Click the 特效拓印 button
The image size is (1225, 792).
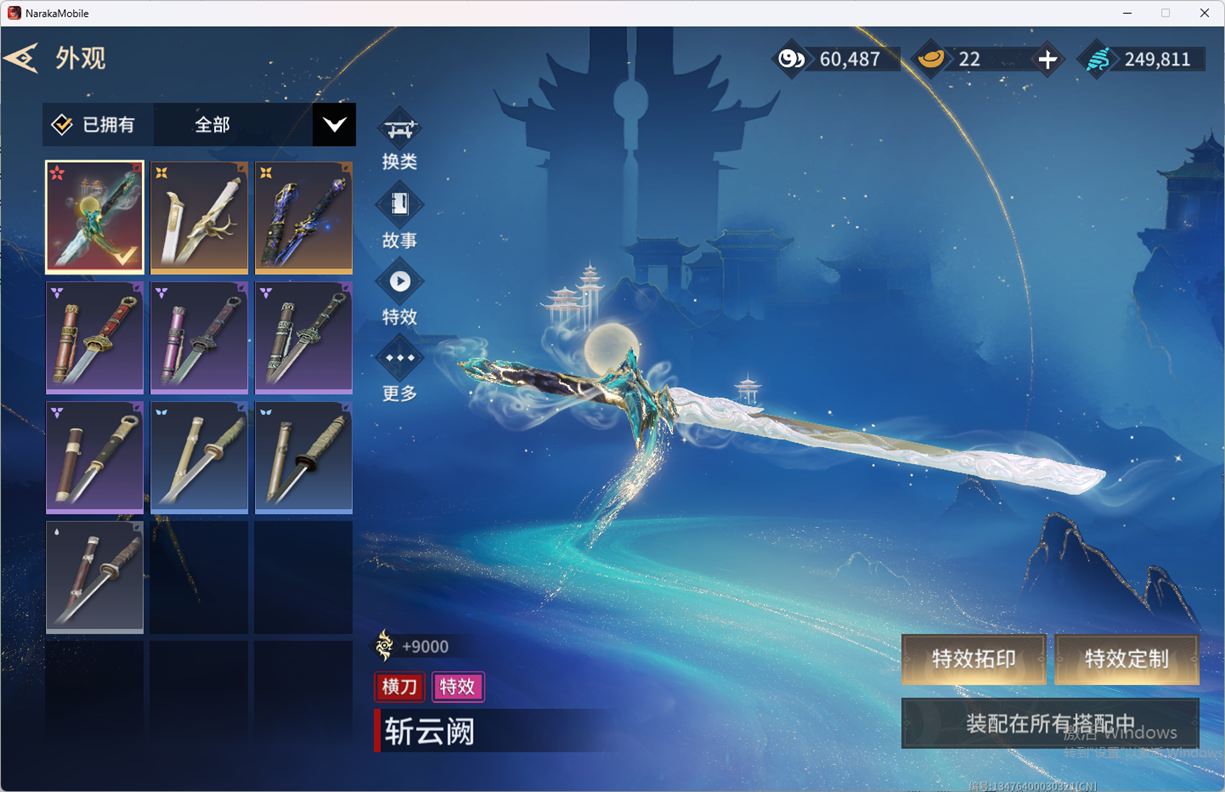coord(973,659)
